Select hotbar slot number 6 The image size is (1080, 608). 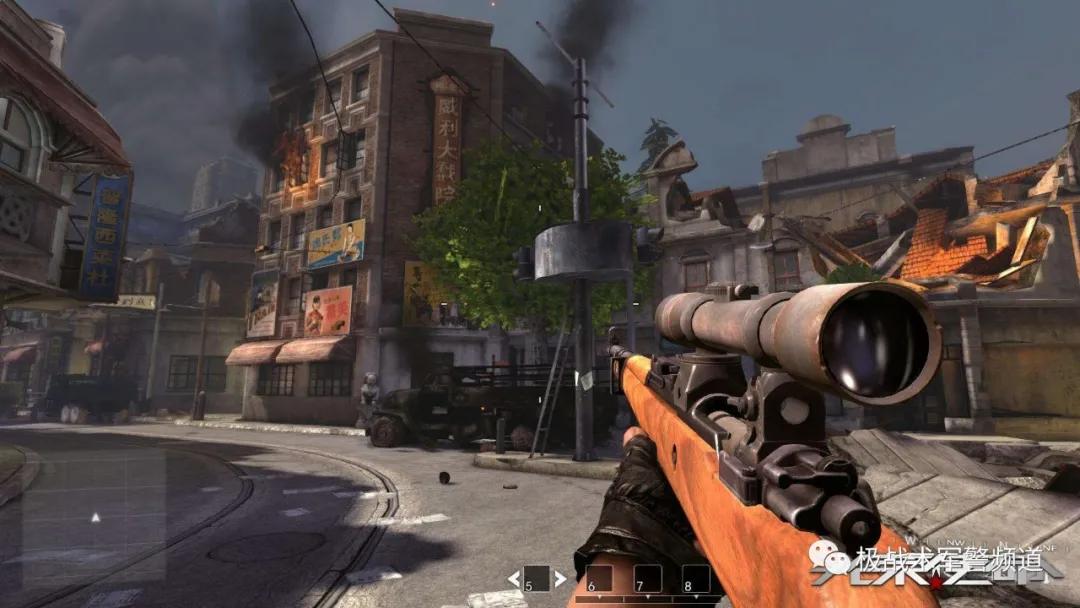pyautogui.click(x=598, y=580)
